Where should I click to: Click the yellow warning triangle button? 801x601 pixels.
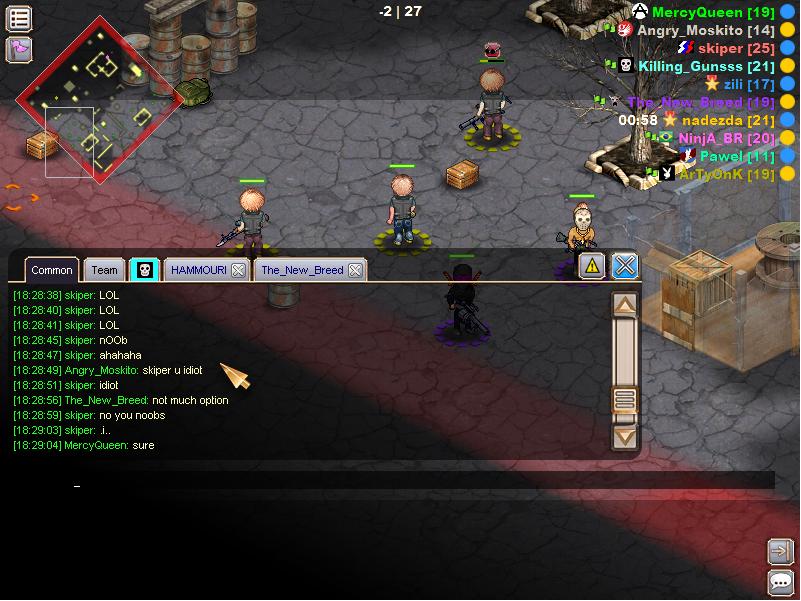click(593, 265)
